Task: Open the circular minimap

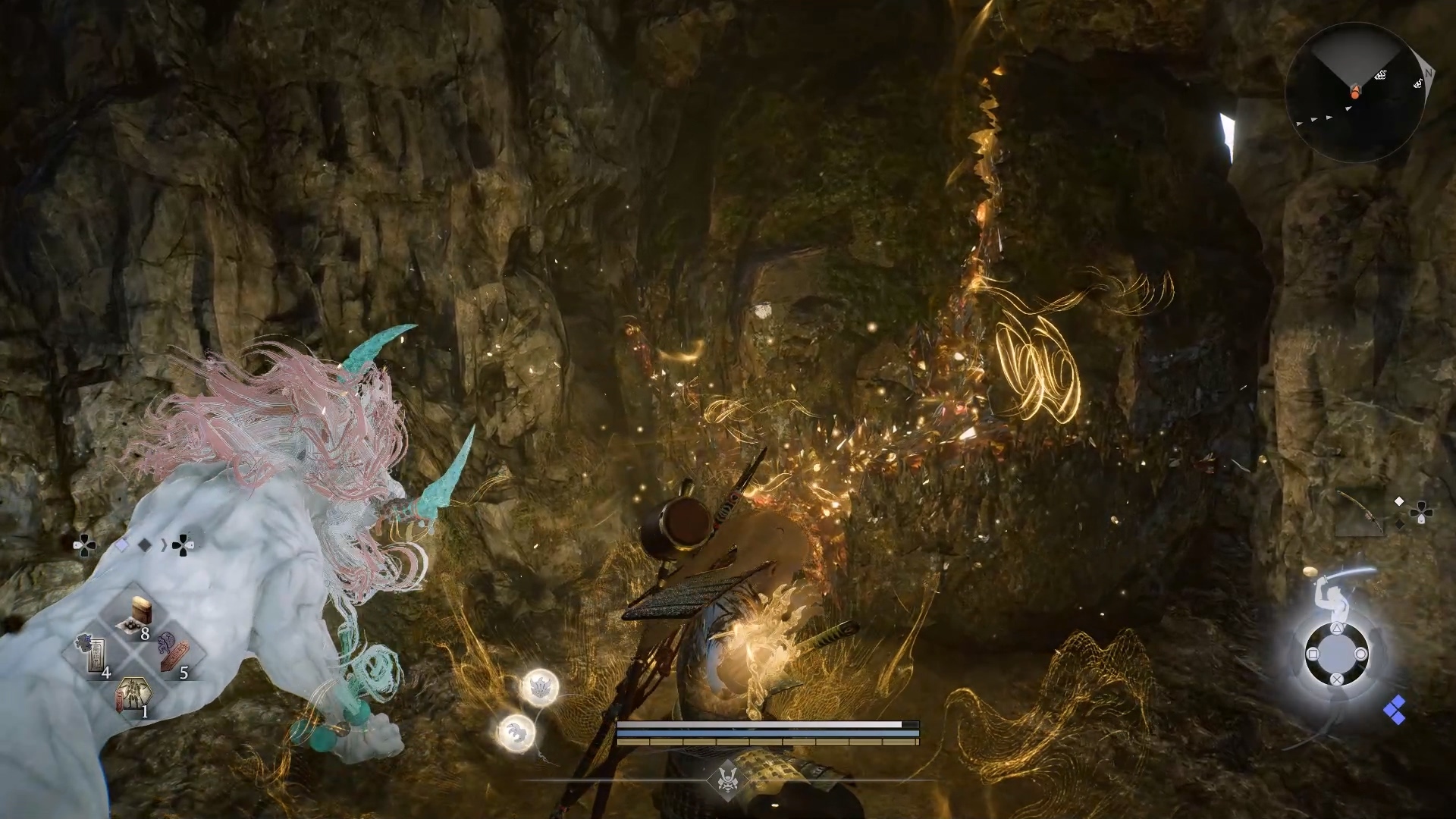Action: [x=1354, y=93]
